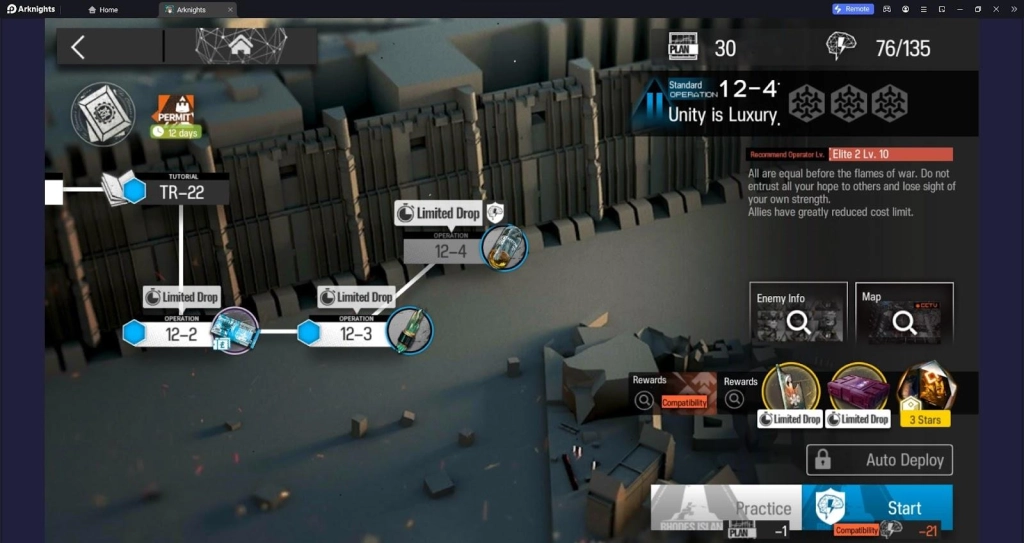This screenshot has width=1024, height=543.
Task: Open the home navigation menu
Action: (x=240, y=46)
